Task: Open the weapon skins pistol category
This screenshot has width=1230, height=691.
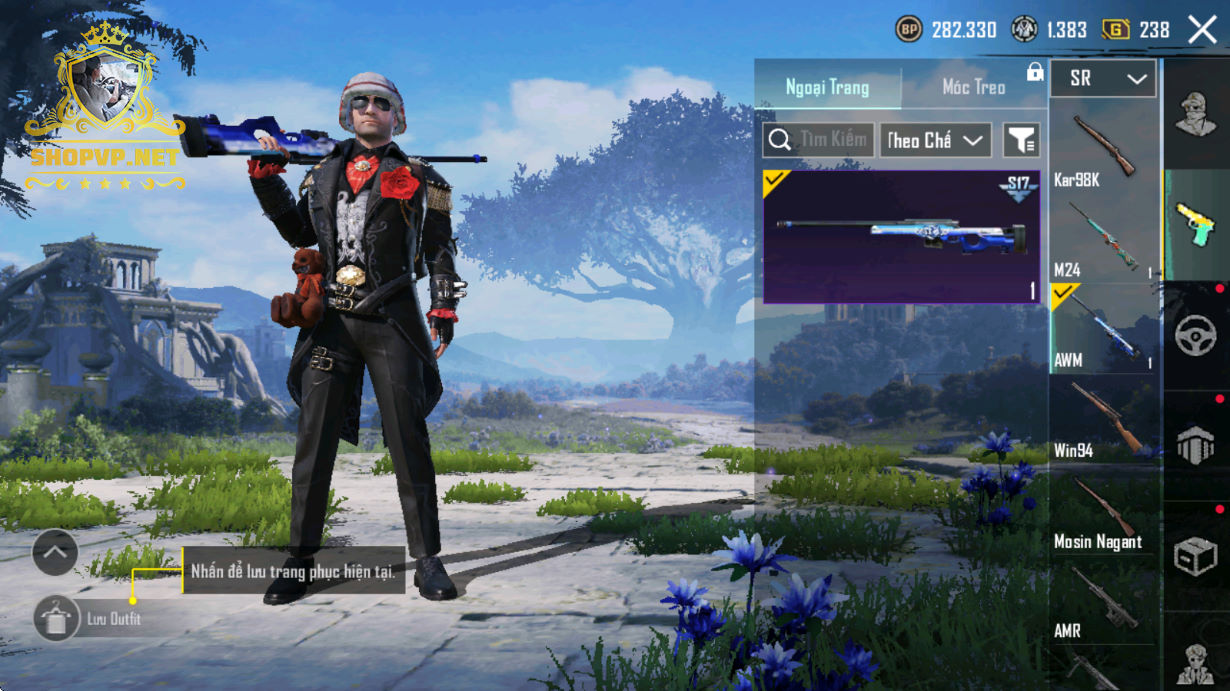Action: 1196,225
